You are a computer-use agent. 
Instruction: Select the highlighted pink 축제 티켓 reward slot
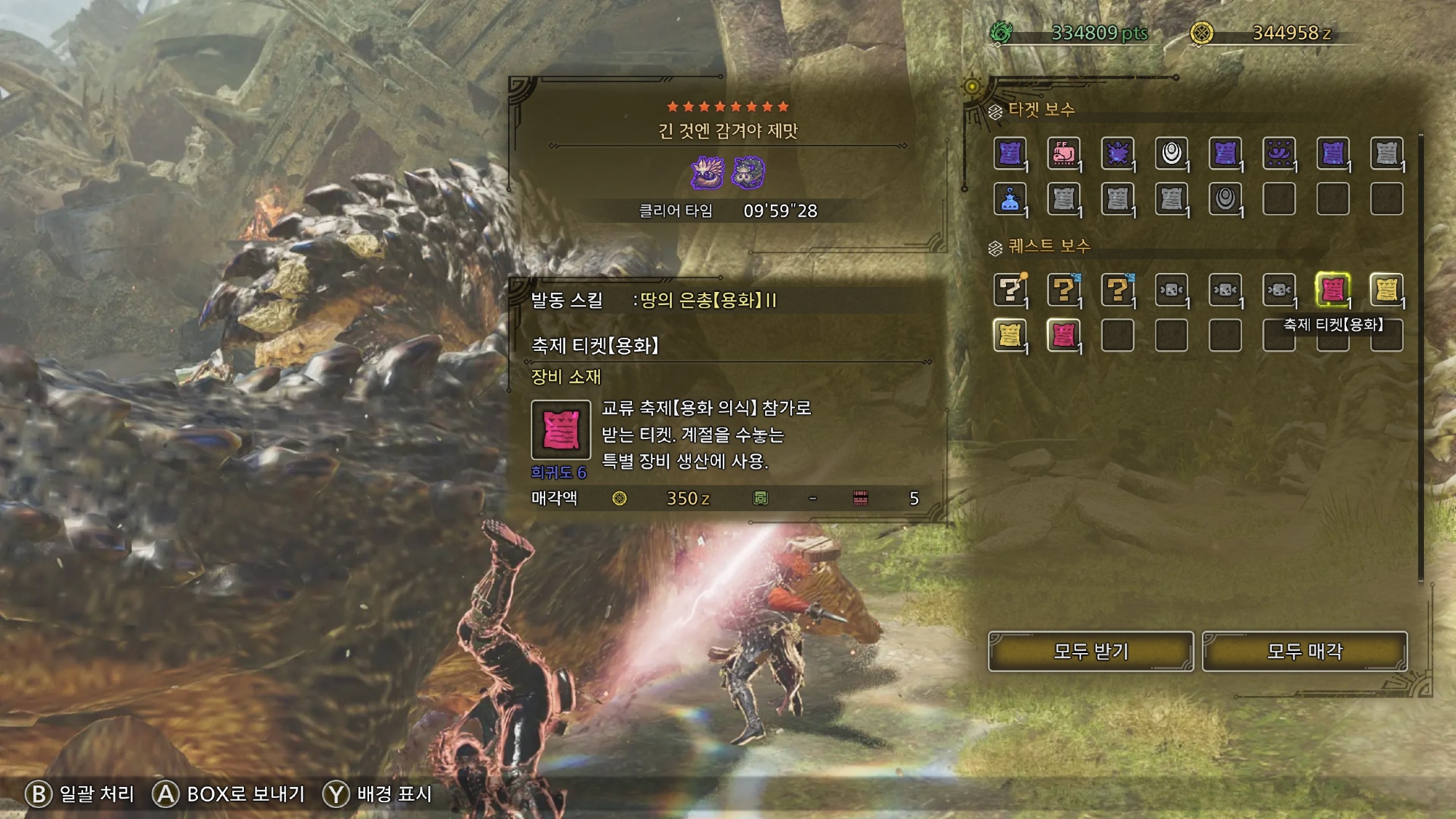tap(1332, 290)
